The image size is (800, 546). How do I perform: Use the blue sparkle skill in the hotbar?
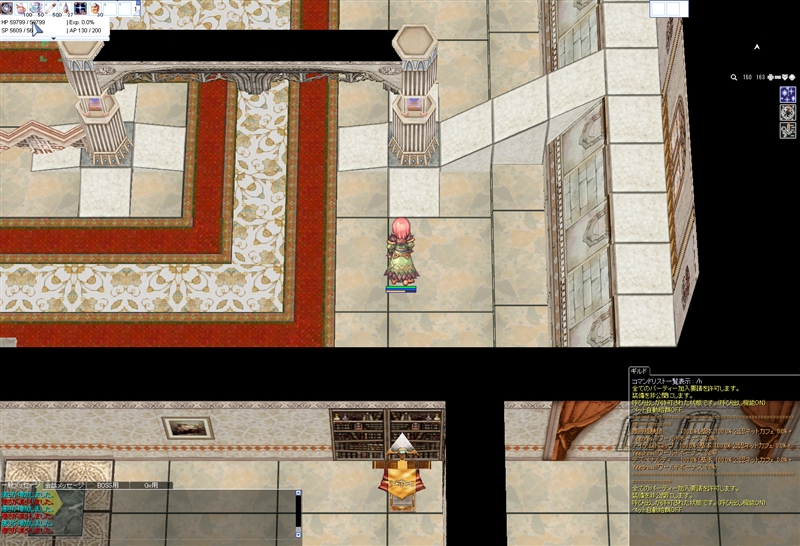80,8
